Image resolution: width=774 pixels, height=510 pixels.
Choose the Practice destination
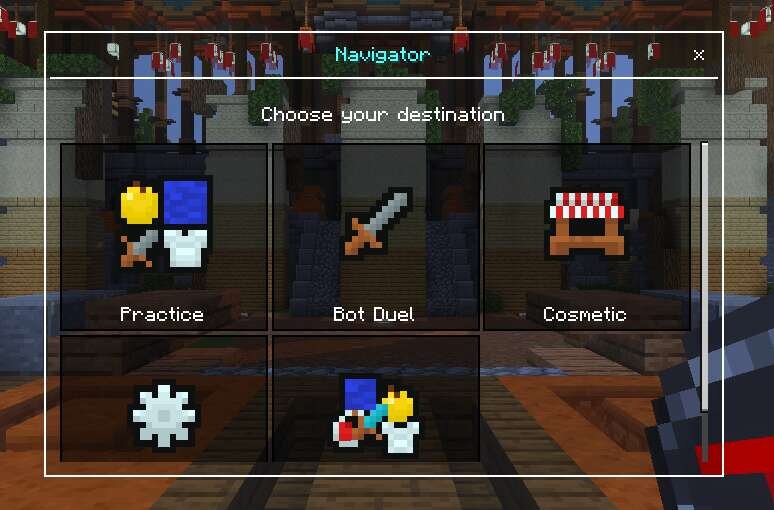[164, 237]
